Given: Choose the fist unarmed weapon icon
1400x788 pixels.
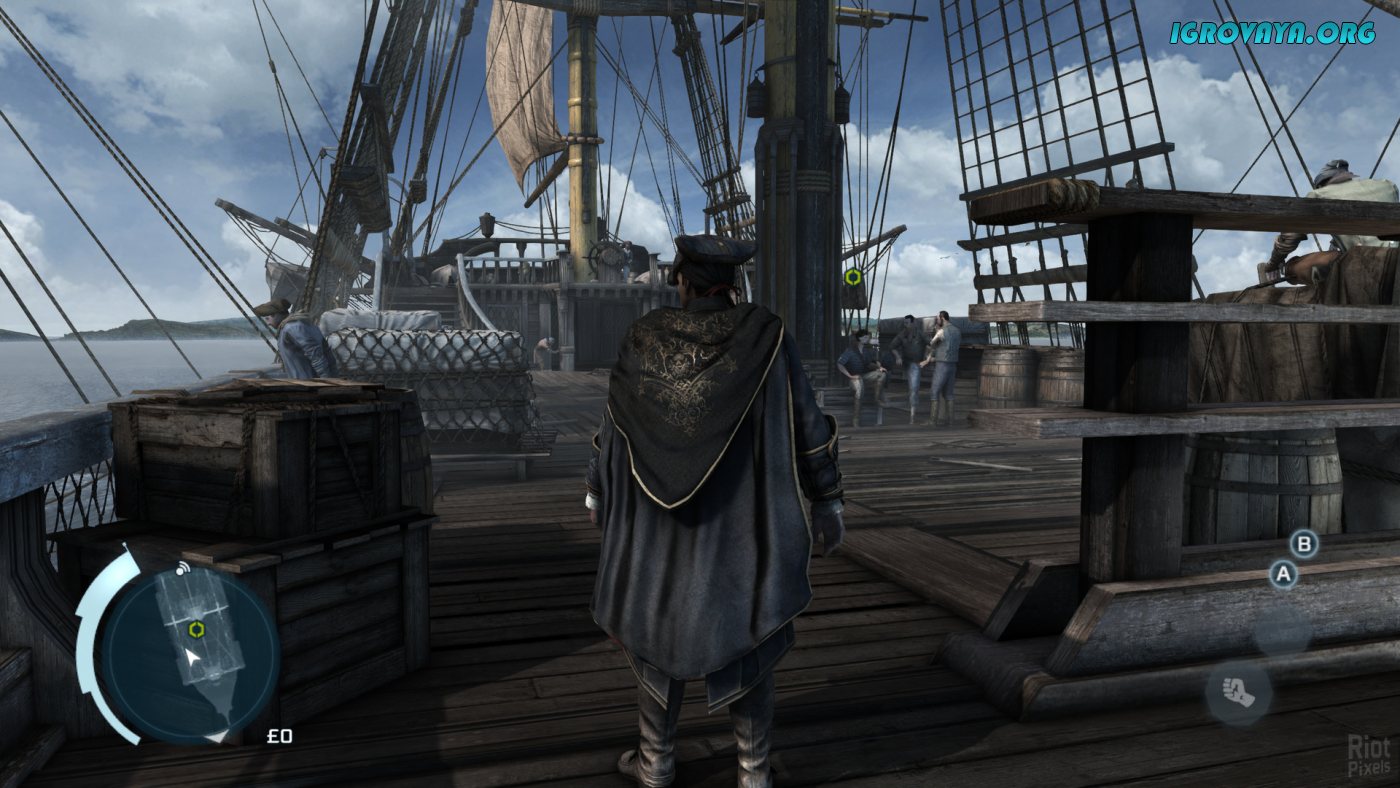Looking at the screenshot, I should 1238,692.
